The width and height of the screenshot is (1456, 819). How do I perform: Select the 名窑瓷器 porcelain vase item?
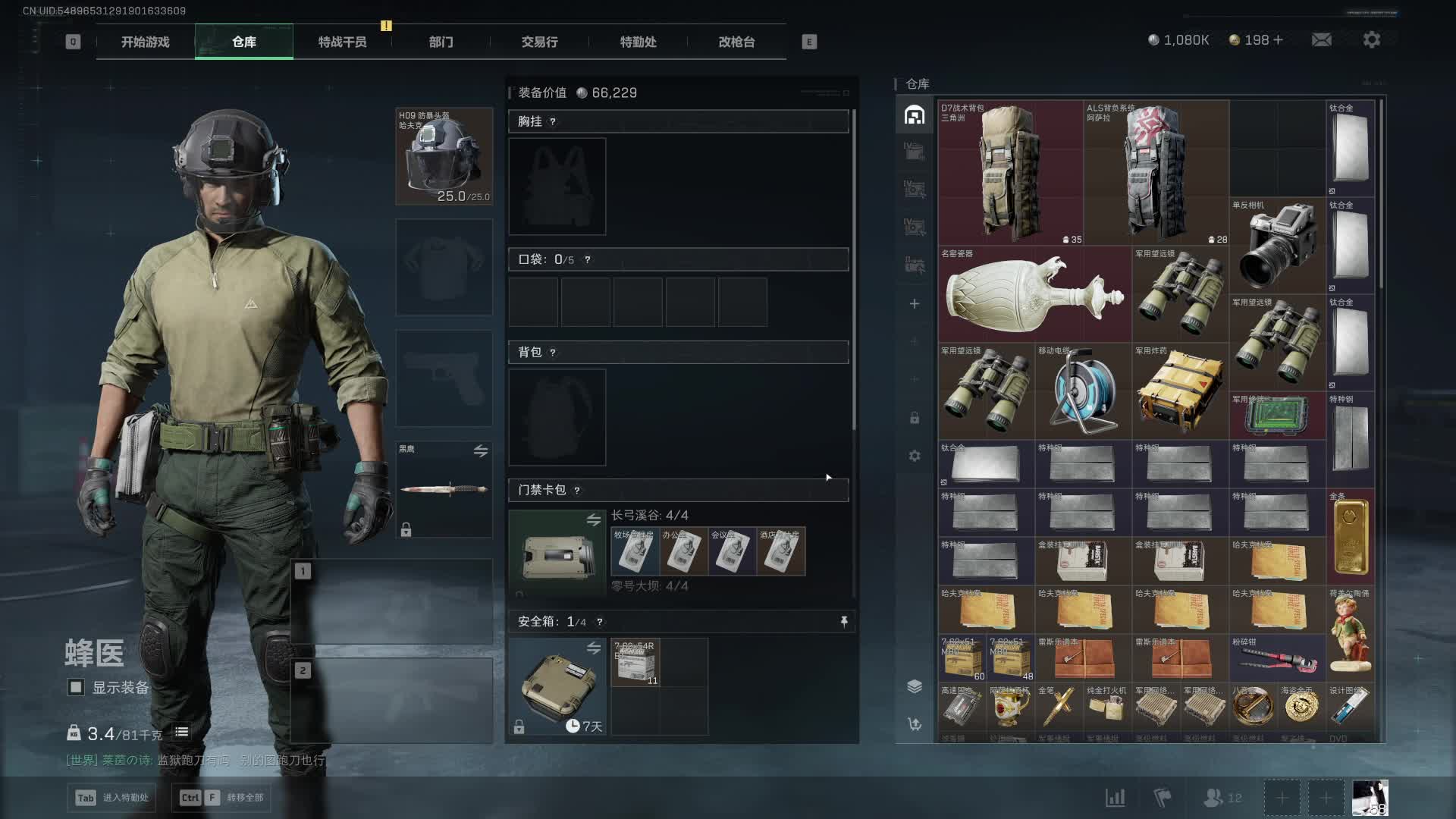click(x=1034, y=294)
